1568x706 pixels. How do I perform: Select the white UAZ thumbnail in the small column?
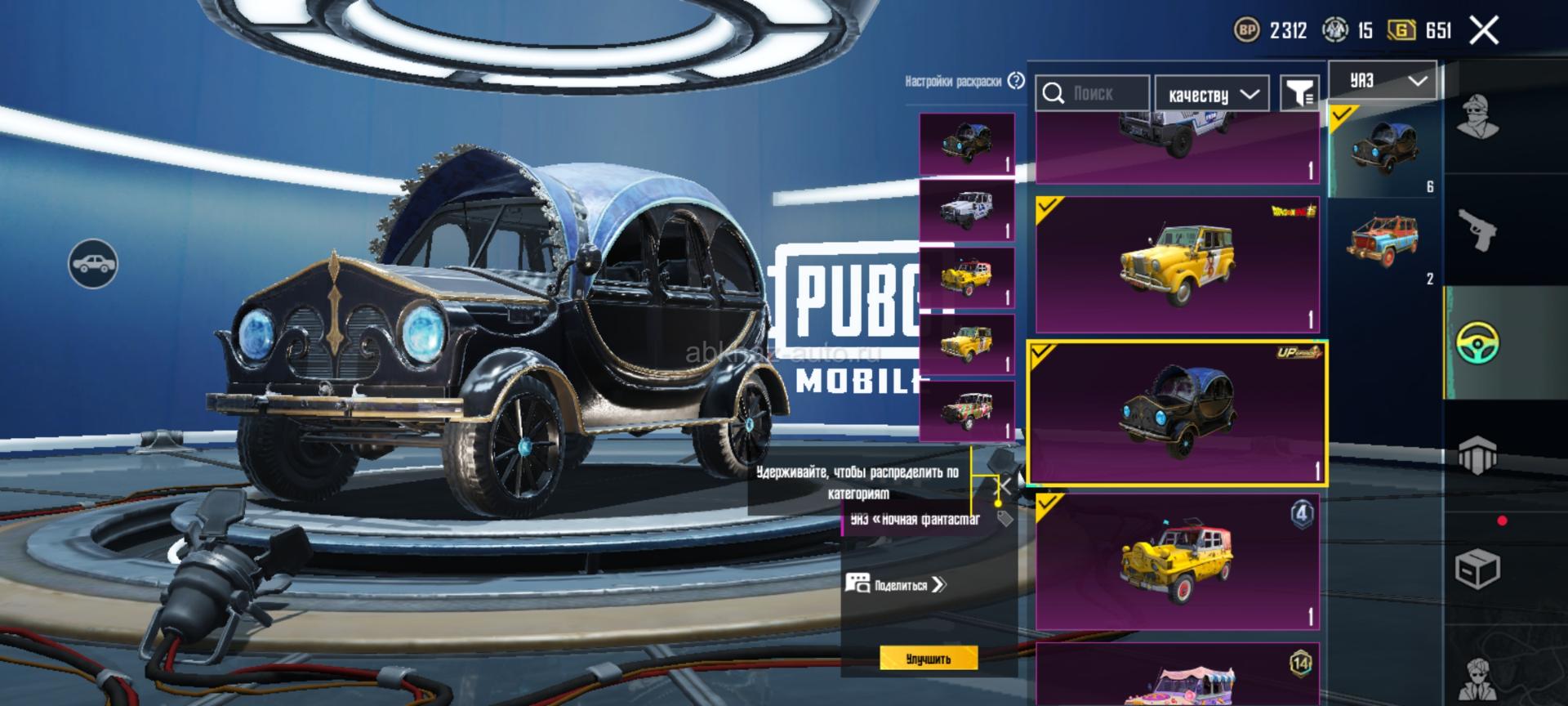[967, 211]
